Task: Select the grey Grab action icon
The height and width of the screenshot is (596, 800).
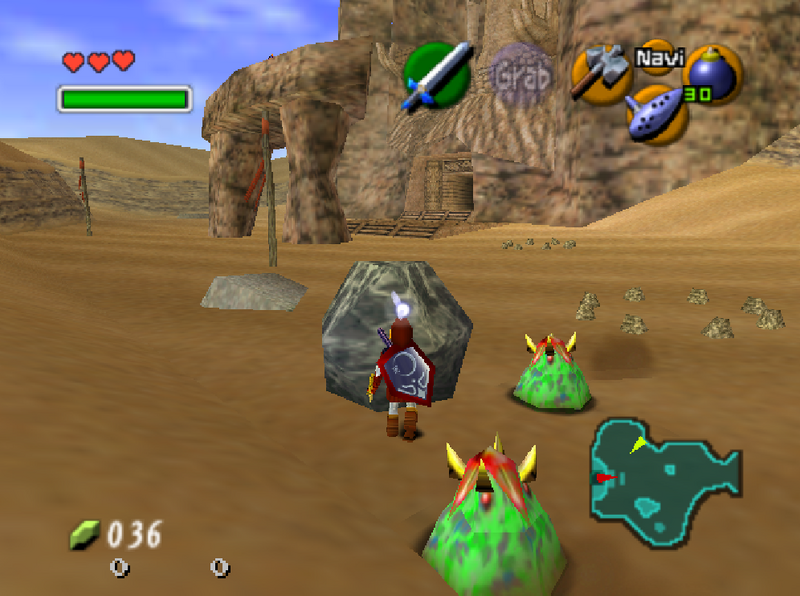Action: tap(520, 76)
